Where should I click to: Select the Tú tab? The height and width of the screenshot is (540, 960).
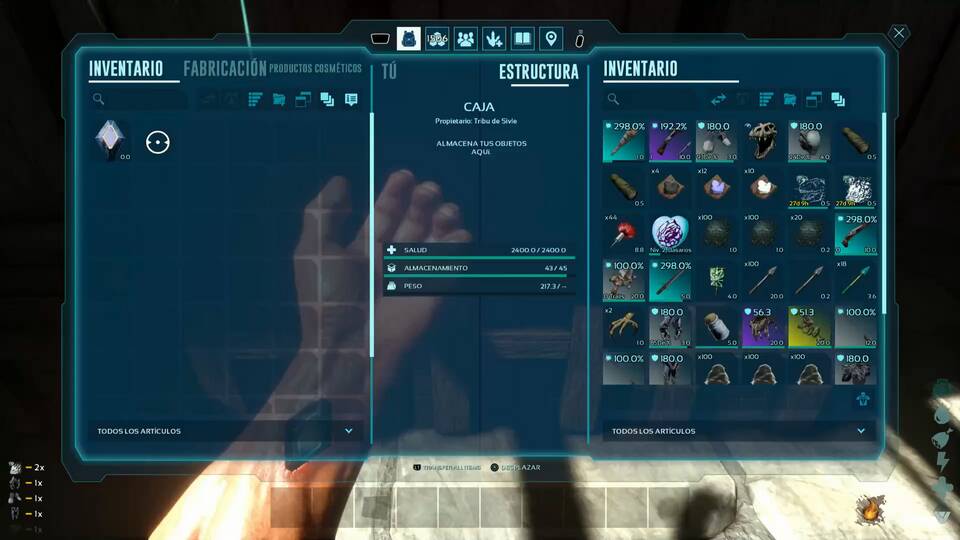pyautogui.click(x=389, y=72)
